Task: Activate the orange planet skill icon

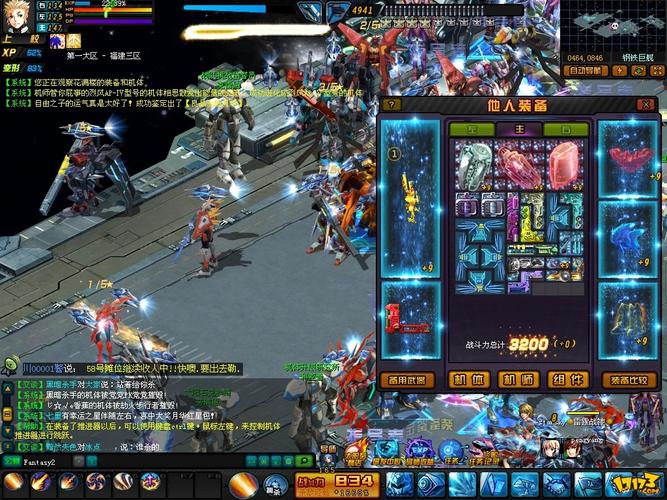Action: 243,484
